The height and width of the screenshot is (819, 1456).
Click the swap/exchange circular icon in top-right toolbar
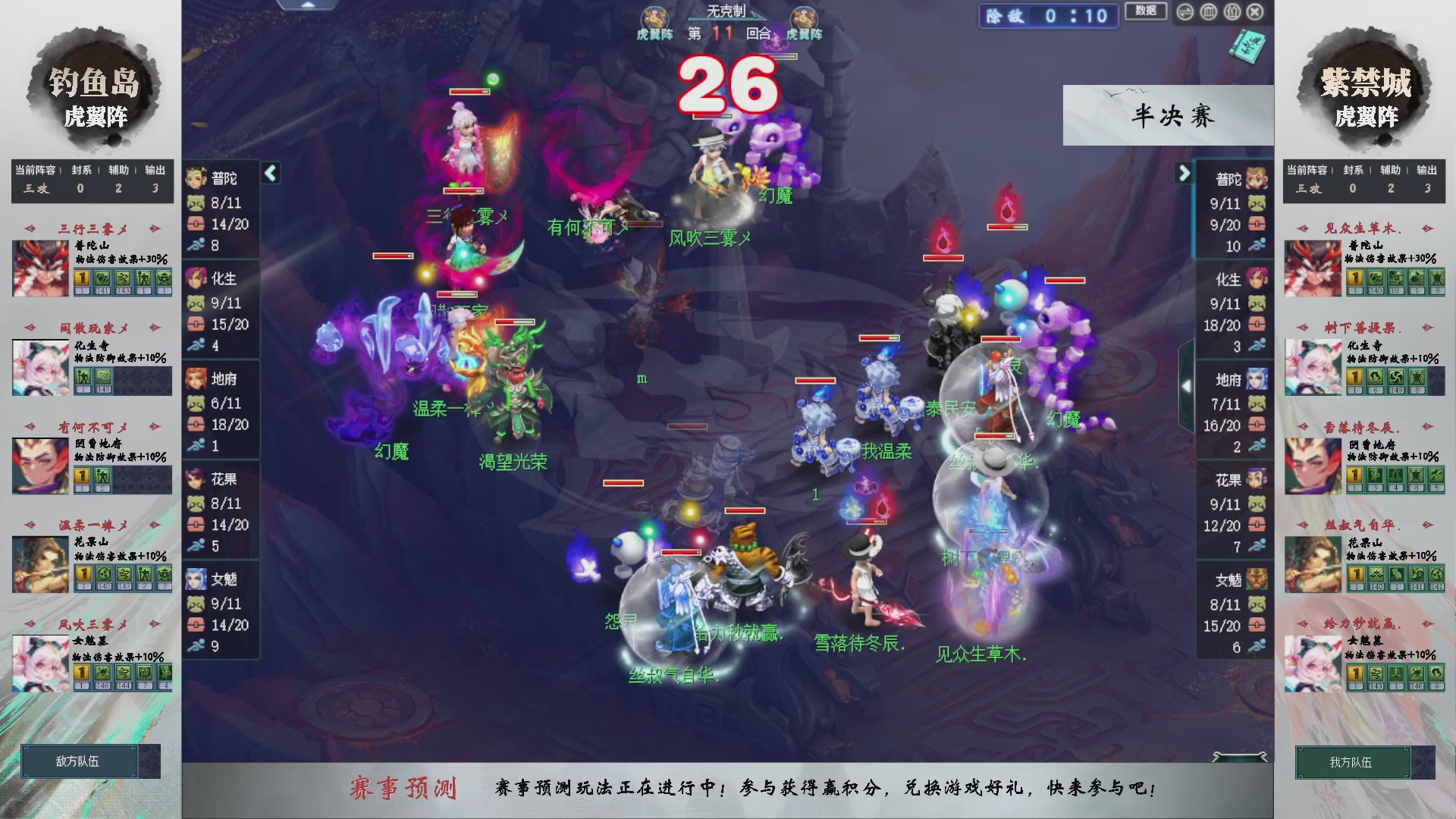(x=1185, y=12)
